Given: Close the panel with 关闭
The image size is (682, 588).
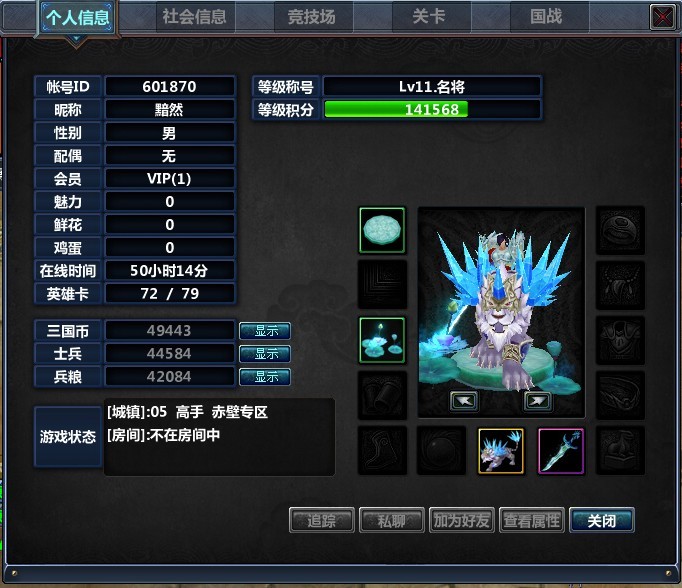Looking at the screenshot, I should [x=601, y=520].
